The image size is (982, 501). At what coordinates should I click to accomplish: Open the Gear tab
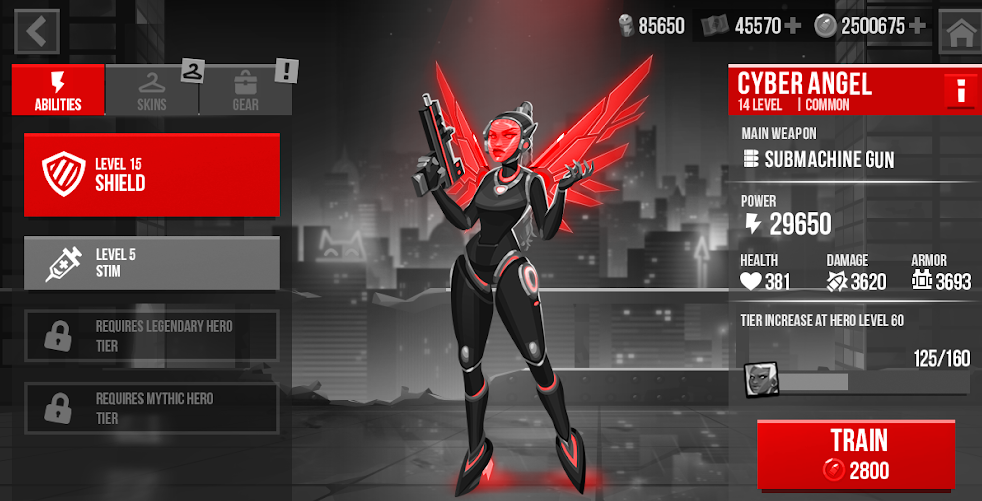pos(245,90)
